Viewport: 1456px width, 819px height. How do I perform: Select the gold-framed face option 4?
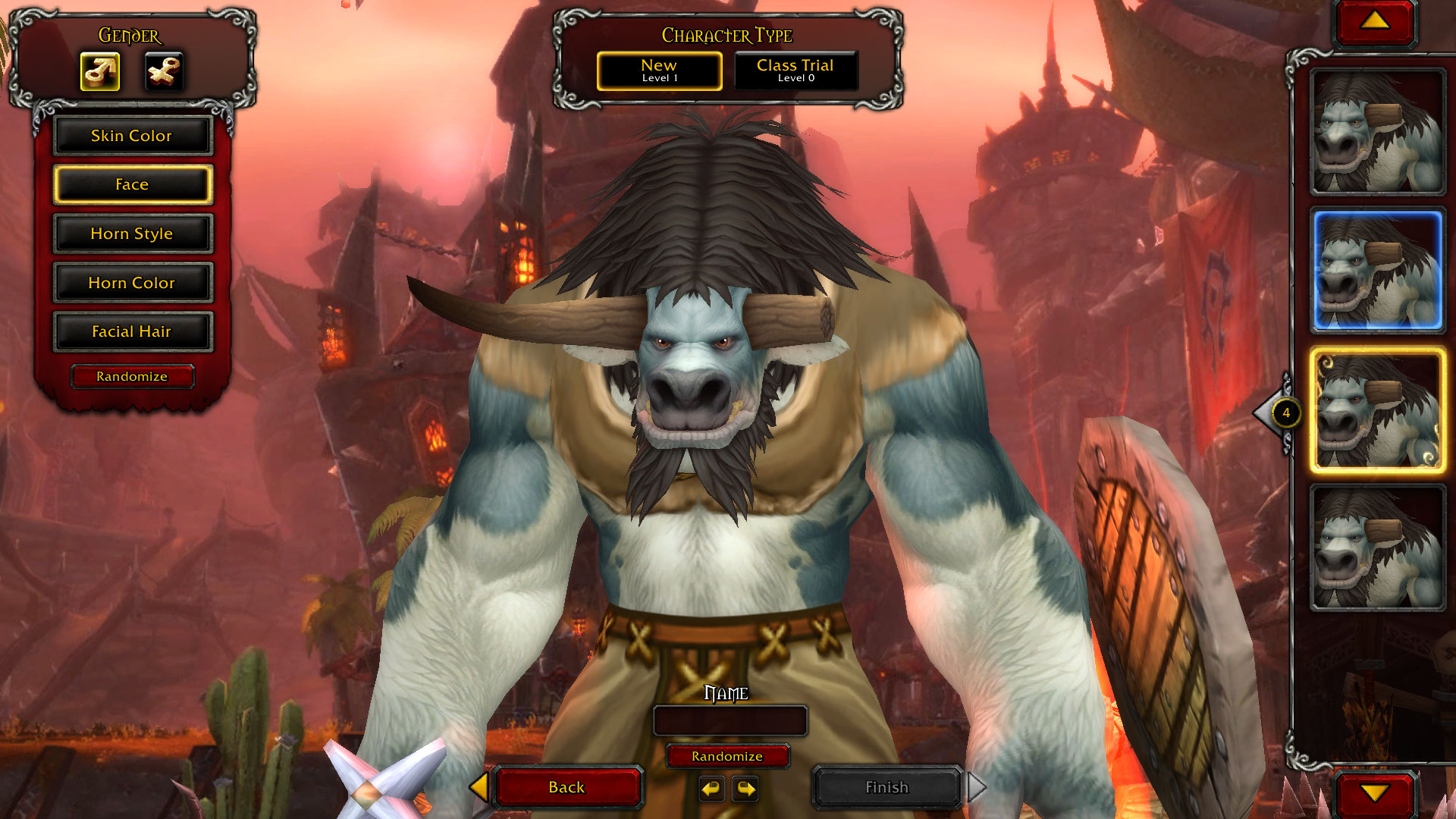pyautogui.click(x=1377, y=411)
